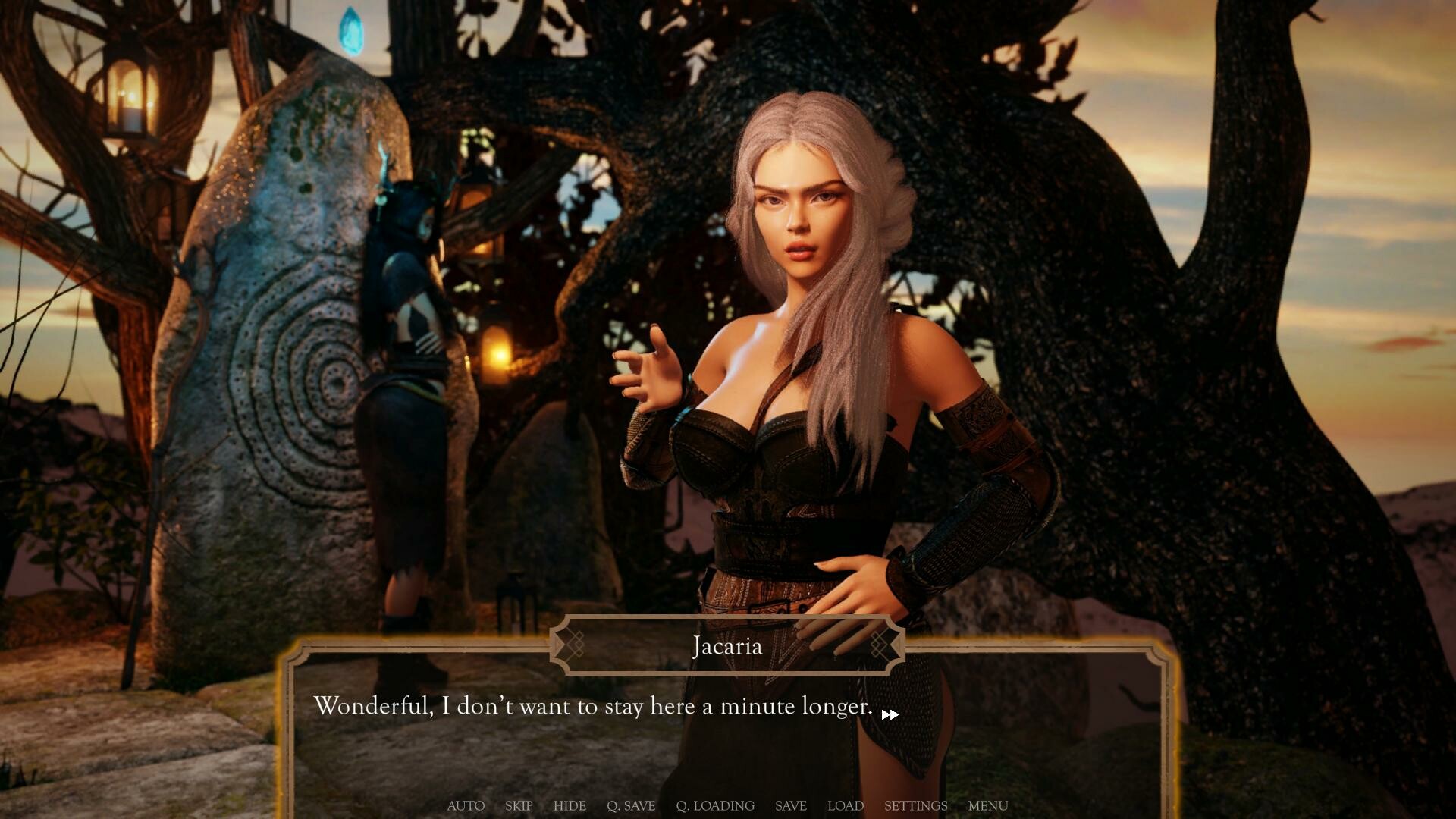Perform a quick save with Q. SAVE
The image size is (1456, 819).
tap(632, 806)
